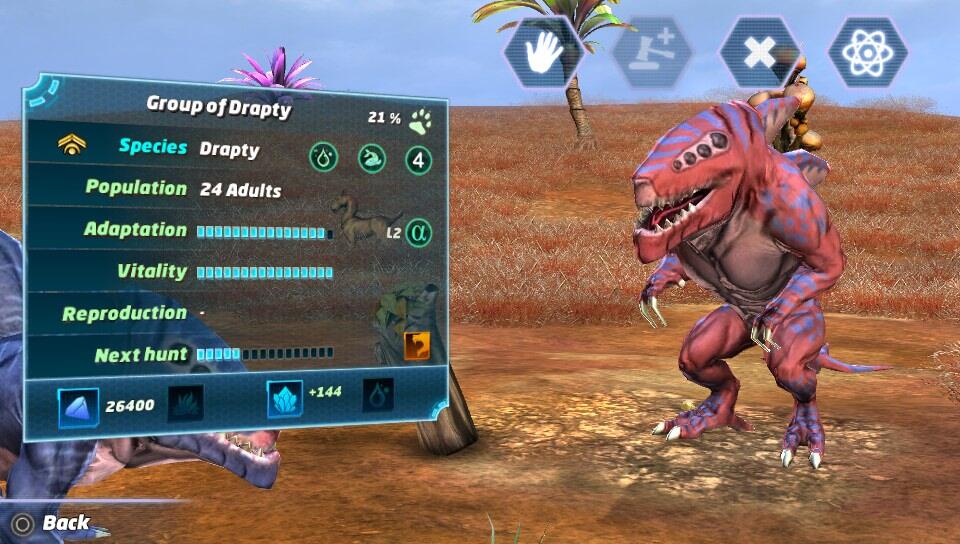The width and height of the screenshot is (960, 544).
Task: Select the round creature trait icon
Action: [x=370, y=157]
